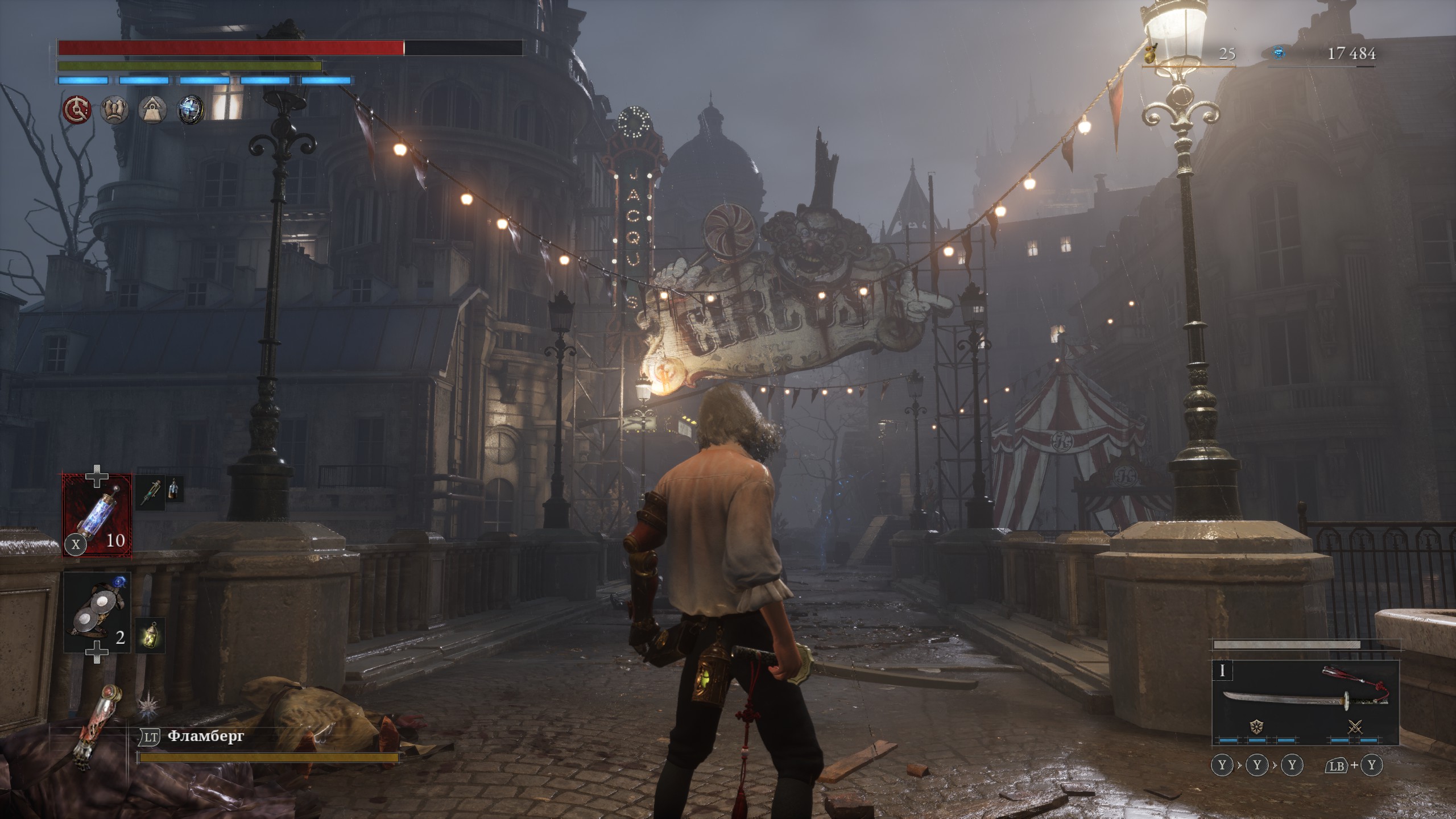Activate the star-shield blade Fable Art icon

point(1256,726)
